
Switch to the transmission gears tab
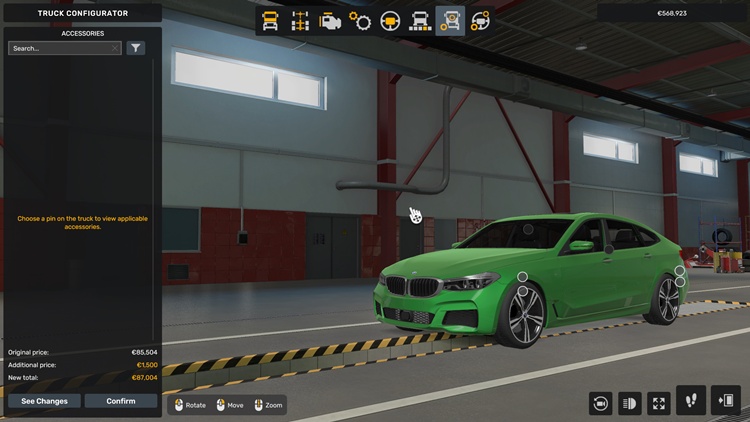tap(360, 21)
